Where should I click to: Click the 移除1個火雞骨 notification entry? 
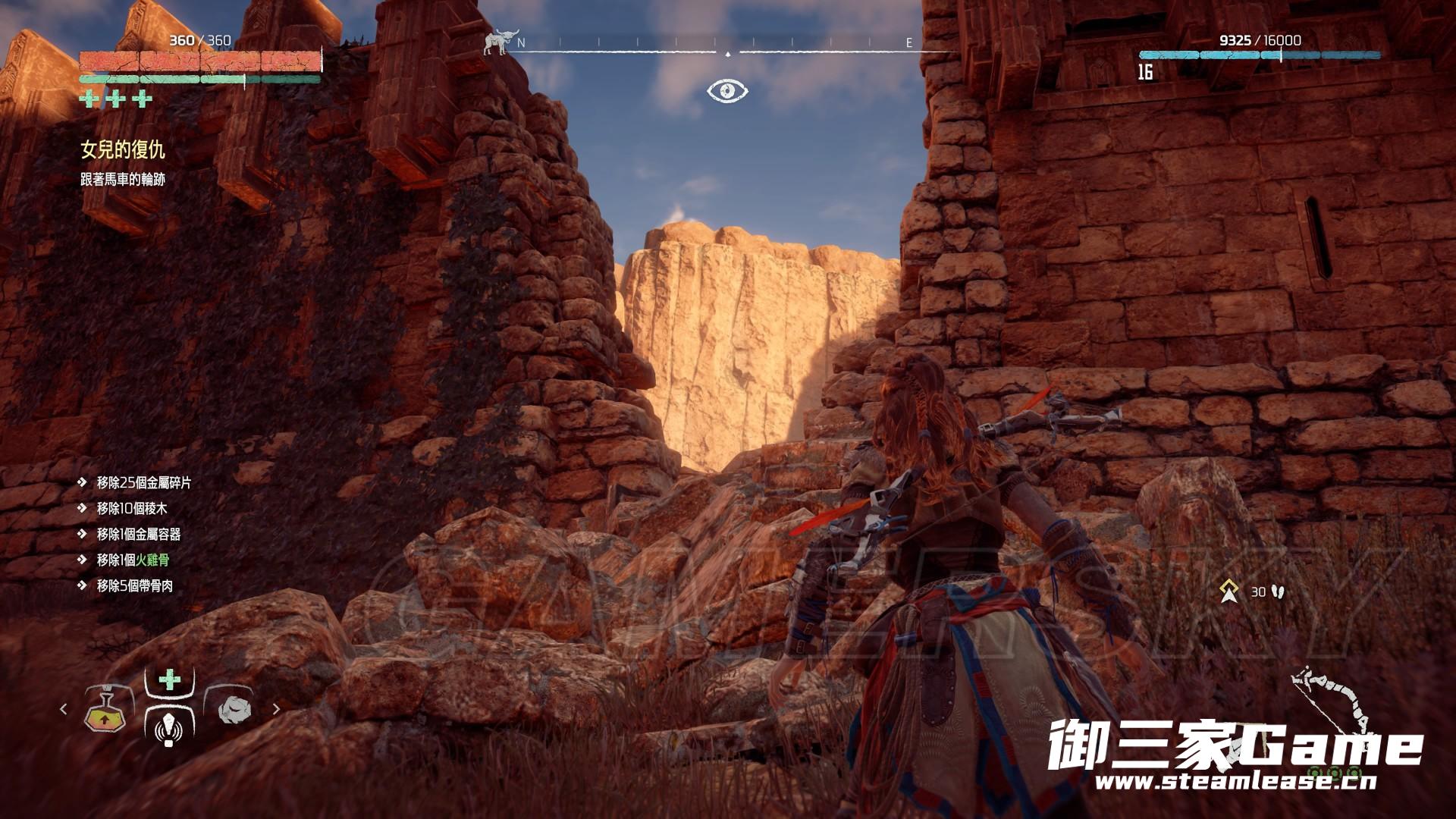(133, 560)
